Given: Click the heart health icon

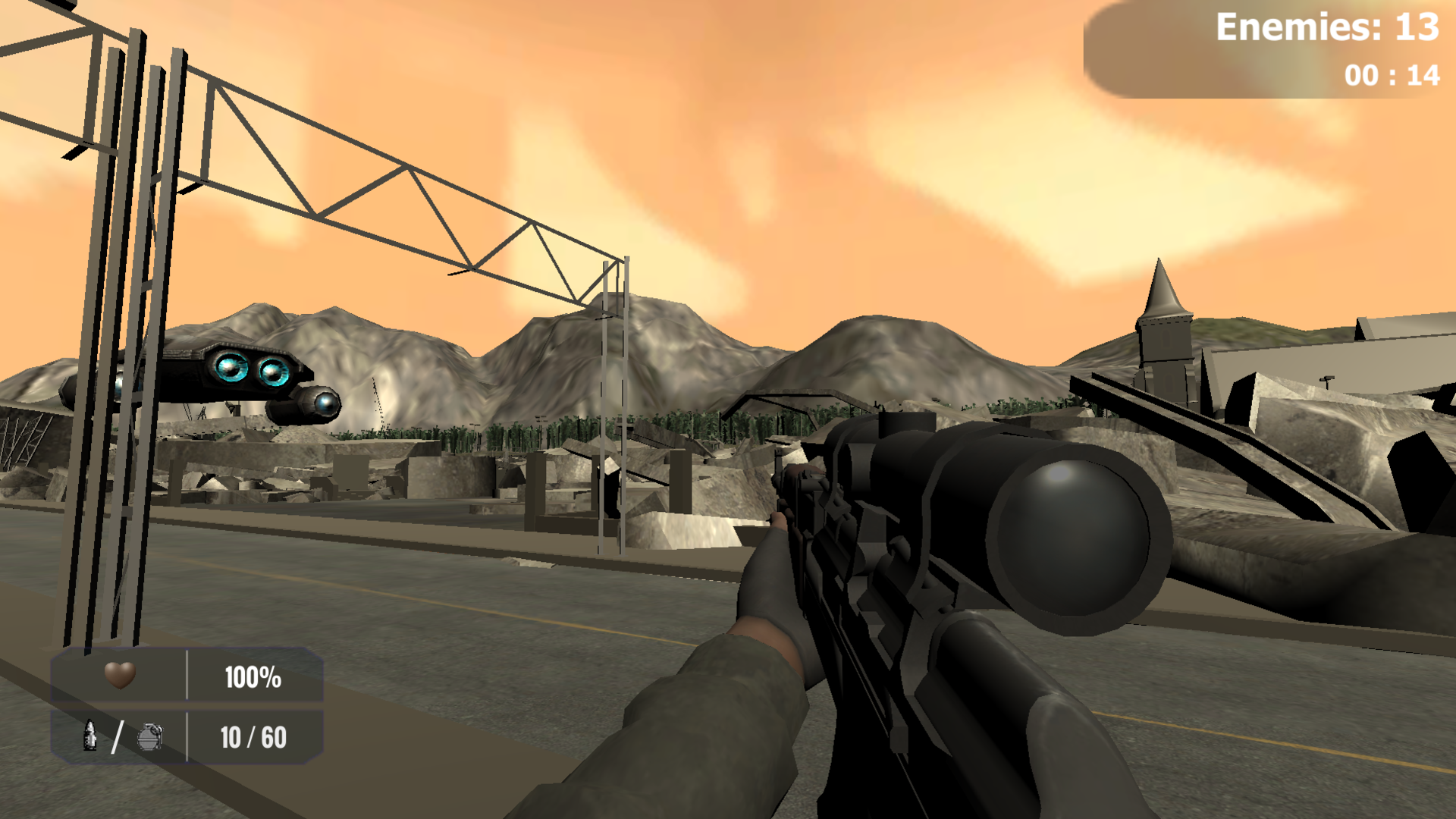Looking at the screenshot, I should 120,677.
